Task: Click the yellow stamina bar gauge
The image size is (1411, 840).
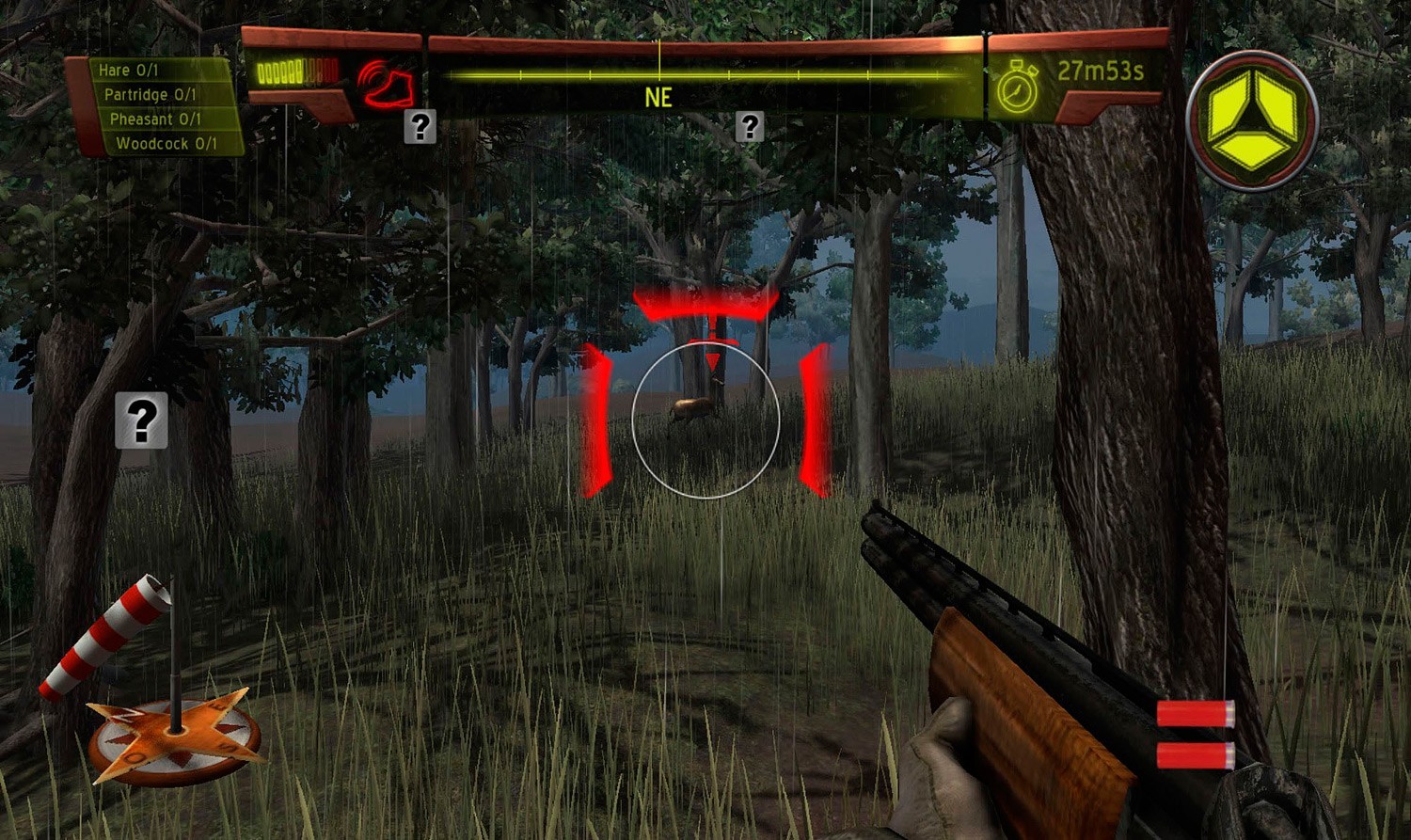Action: pos(296,69)
